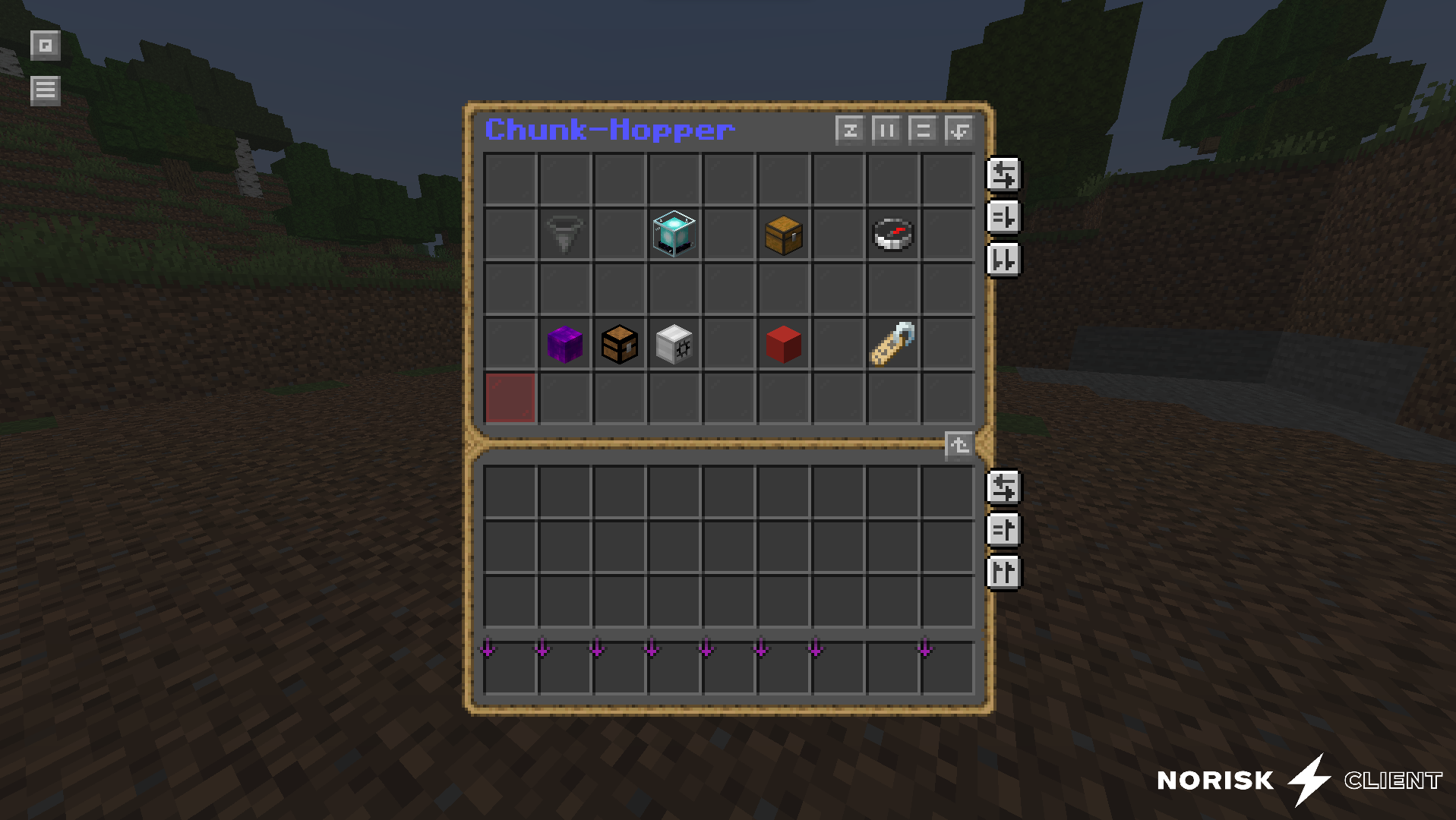
Task: Click the upper swap-arrows button beside chest
Action: pyautogui.click(x=1003, y=175)
